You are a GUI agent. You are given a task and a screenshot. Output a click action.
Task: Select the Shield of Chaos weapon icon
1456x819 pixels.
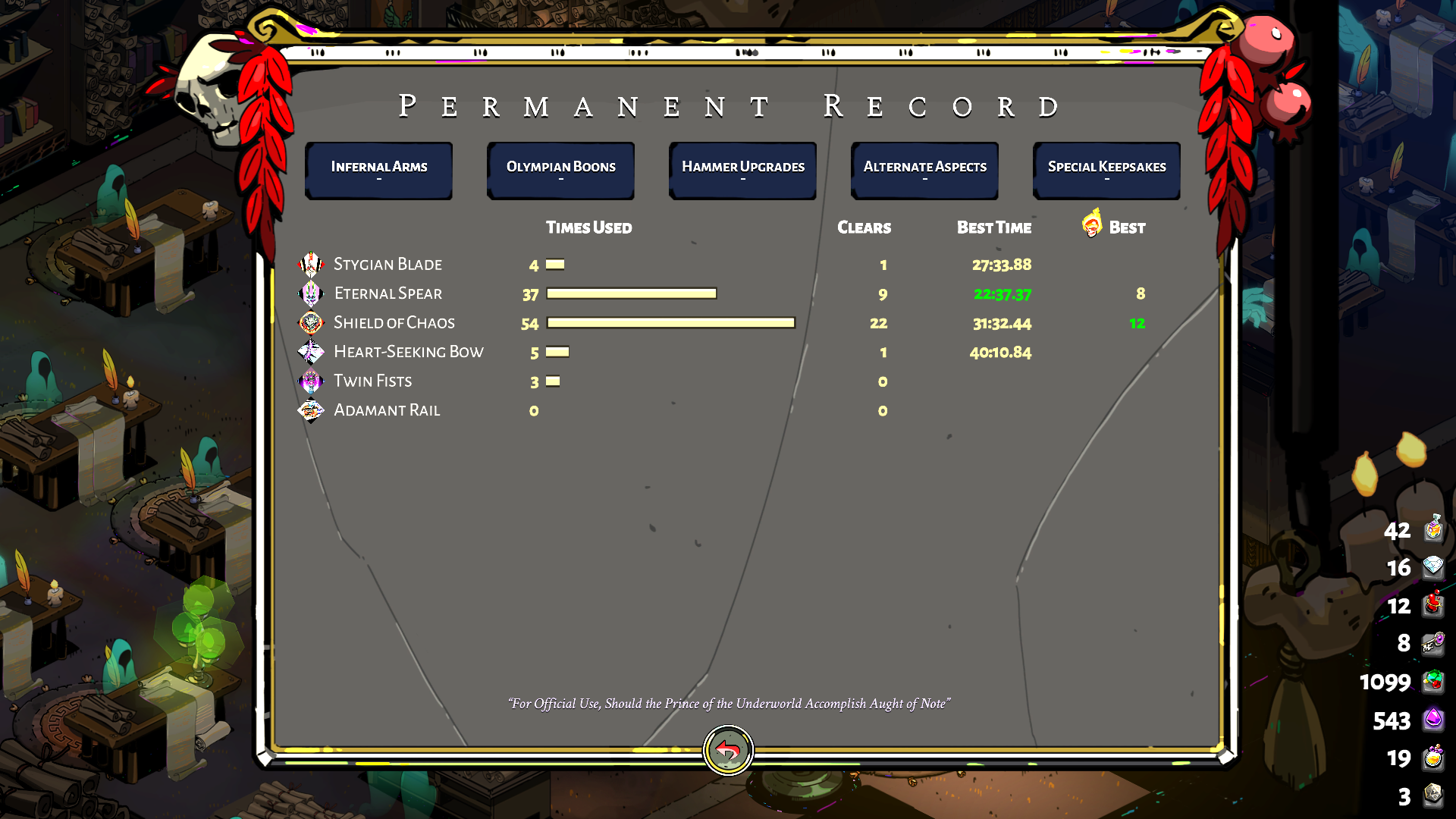tap(310, 322)
